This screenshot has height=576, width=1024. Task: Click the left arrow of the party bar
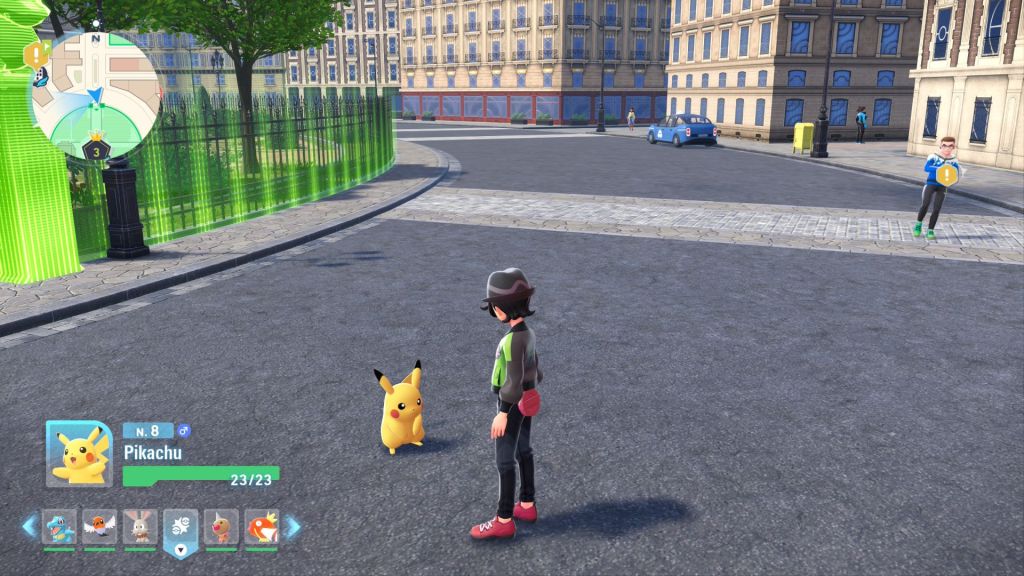click(29, 526)
